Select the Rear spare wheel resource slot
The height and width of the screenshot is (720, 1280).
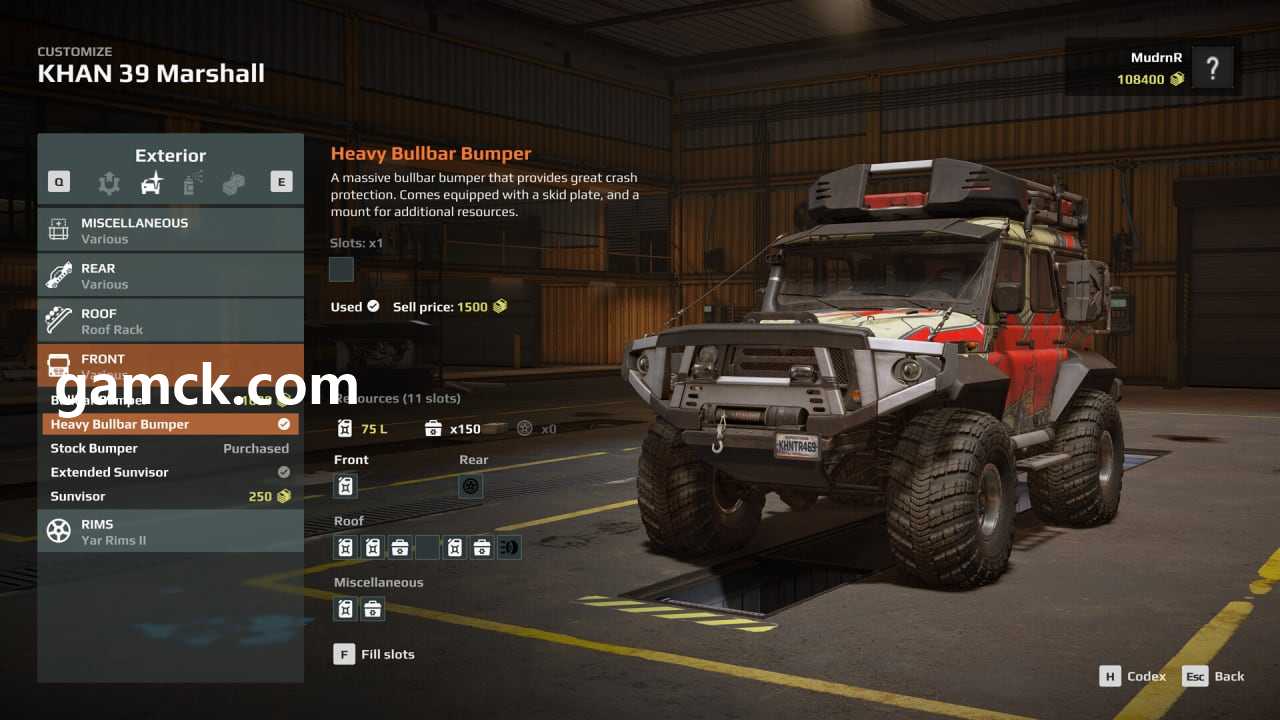coord(471,486)
